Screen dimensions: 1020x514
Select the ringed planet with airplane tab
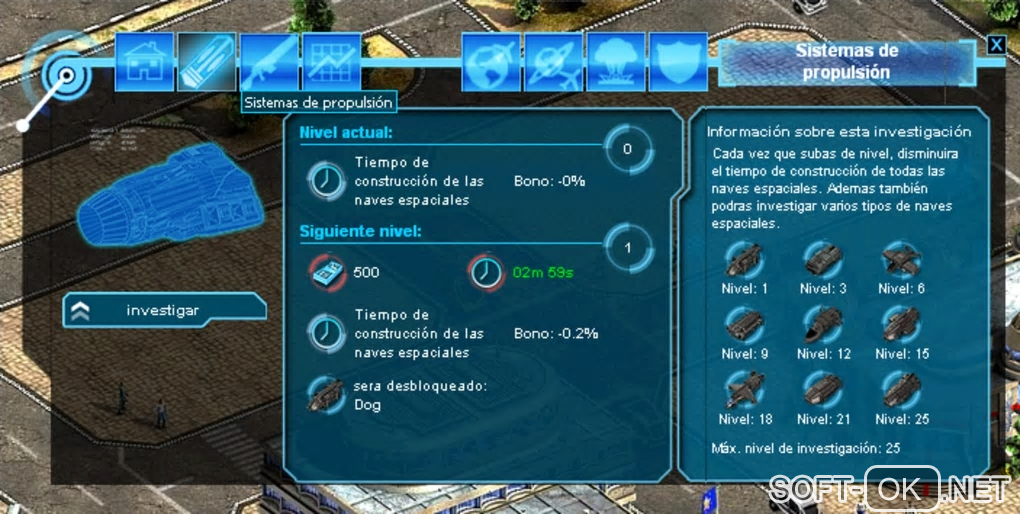553,62
